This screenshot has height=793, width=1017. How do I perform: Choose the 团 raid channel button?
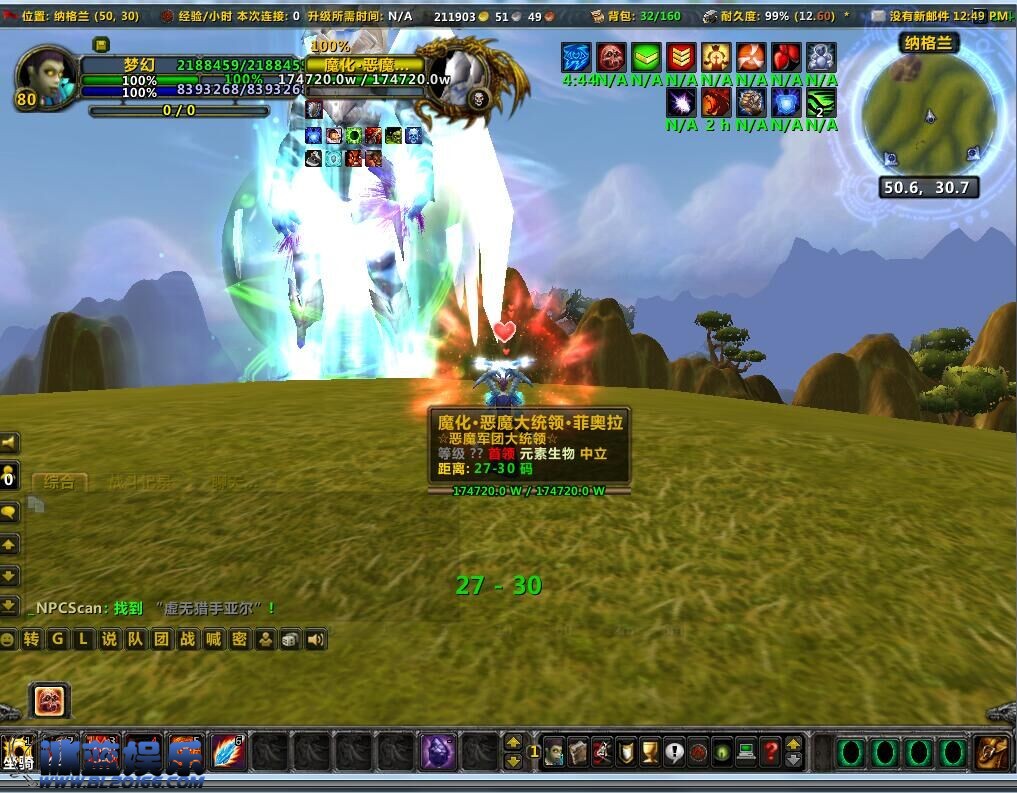pos(161,640)
